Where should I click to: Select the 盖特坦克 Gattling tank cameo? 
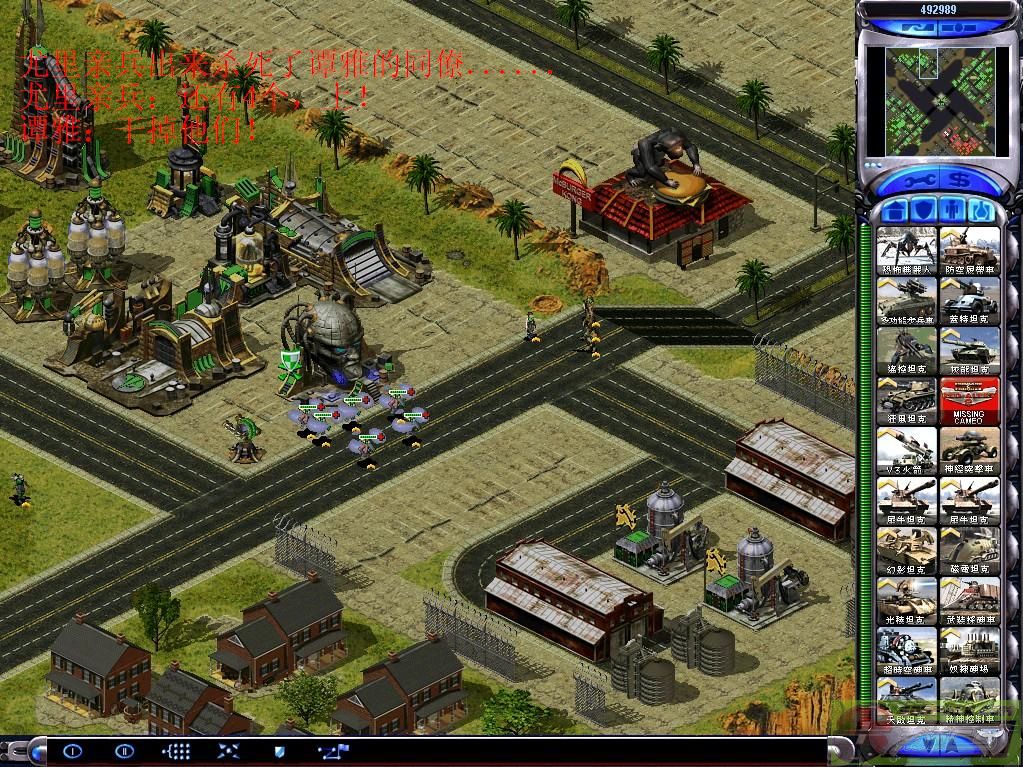tap(969, 300)
